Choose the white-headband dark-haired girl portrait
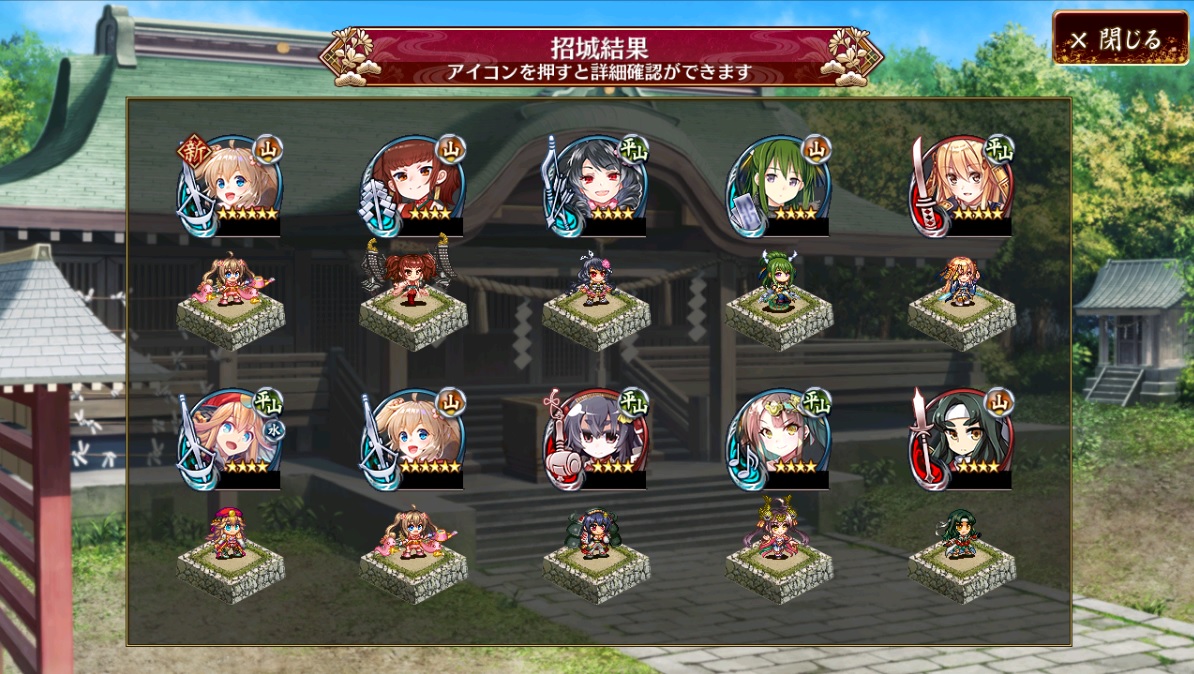 coord(962,438)
